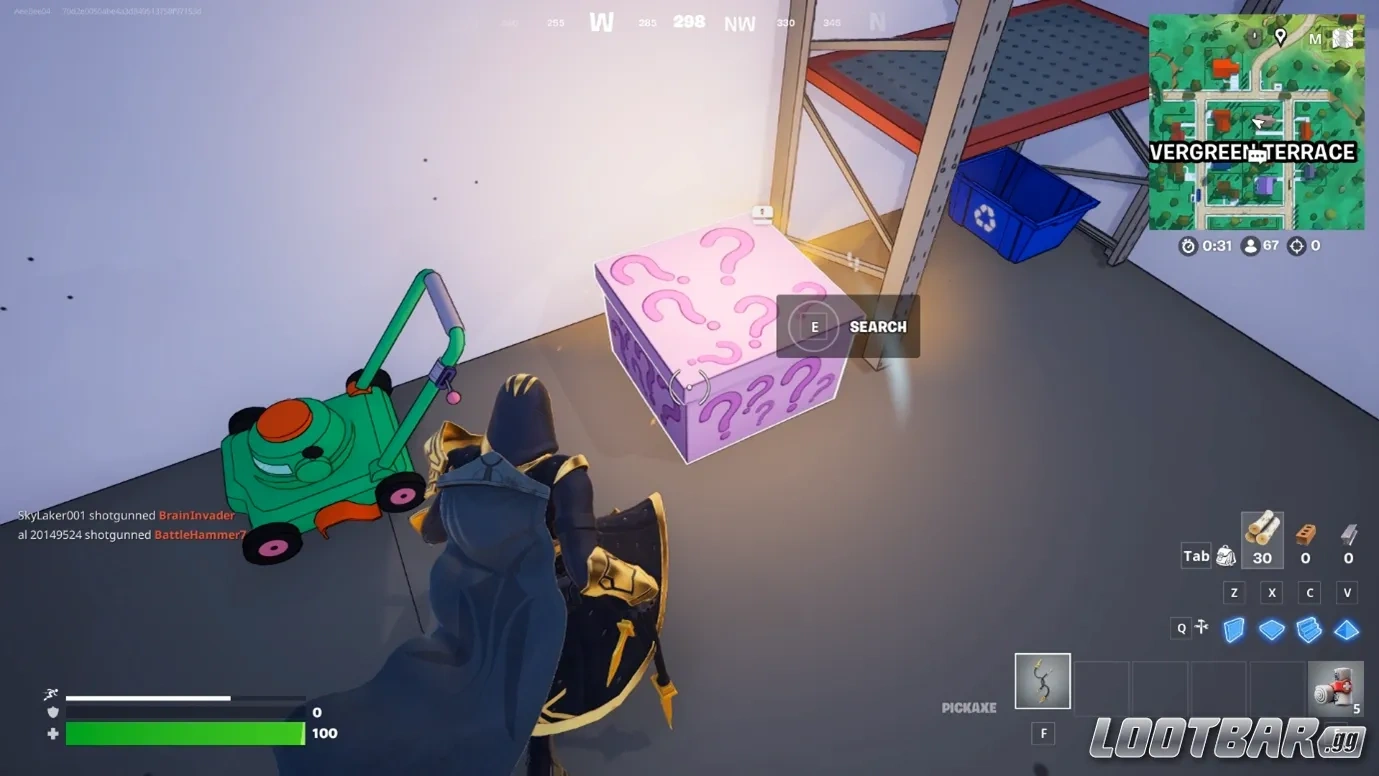Select the floor build piece icon
This screenshot has height=776, width=1379.
click(1272, 628)
